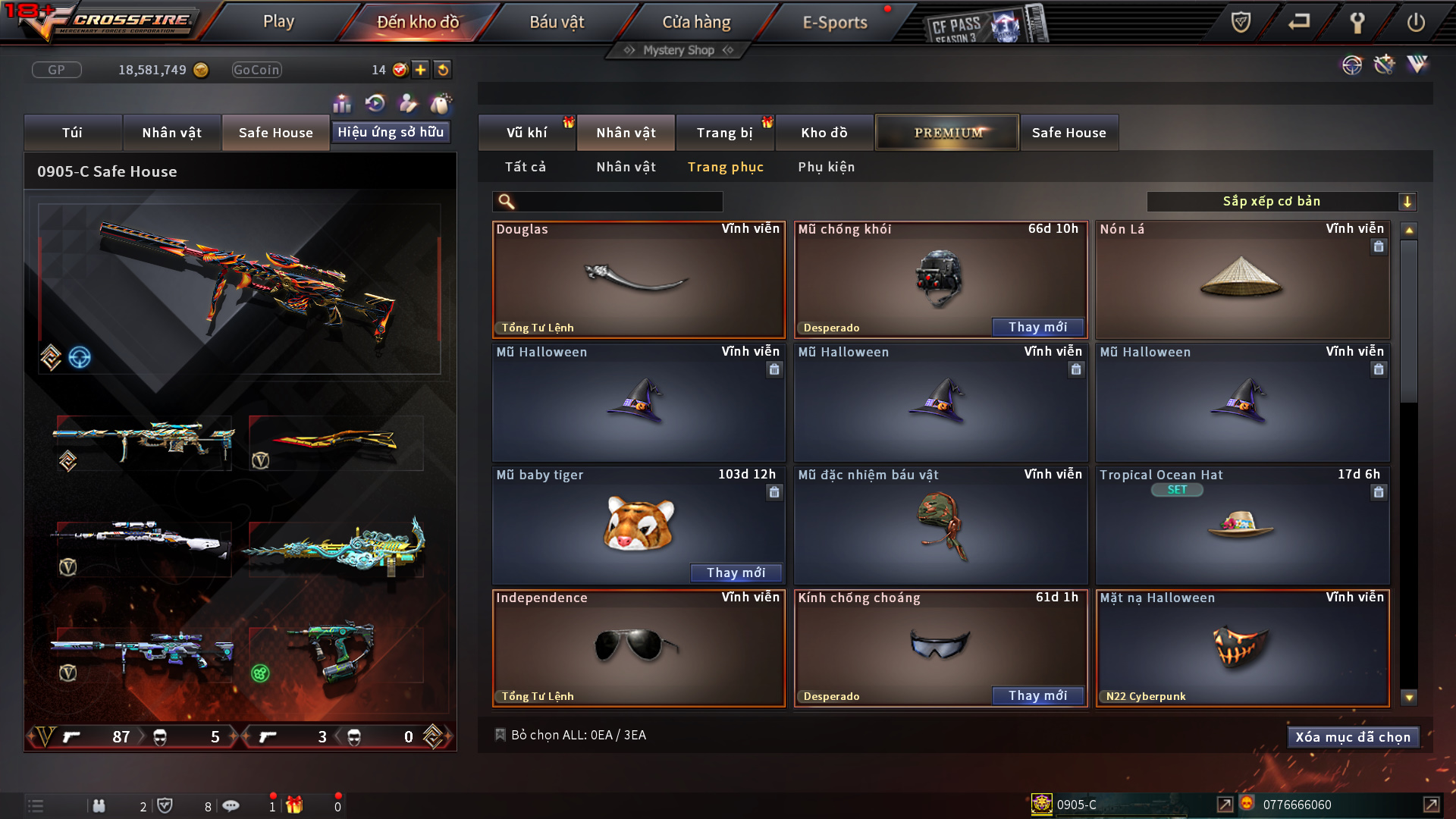The height and width of the screenshot is (819, 1456).
Task: Open the E-Sports section
Action: click(x=835, y=22)
